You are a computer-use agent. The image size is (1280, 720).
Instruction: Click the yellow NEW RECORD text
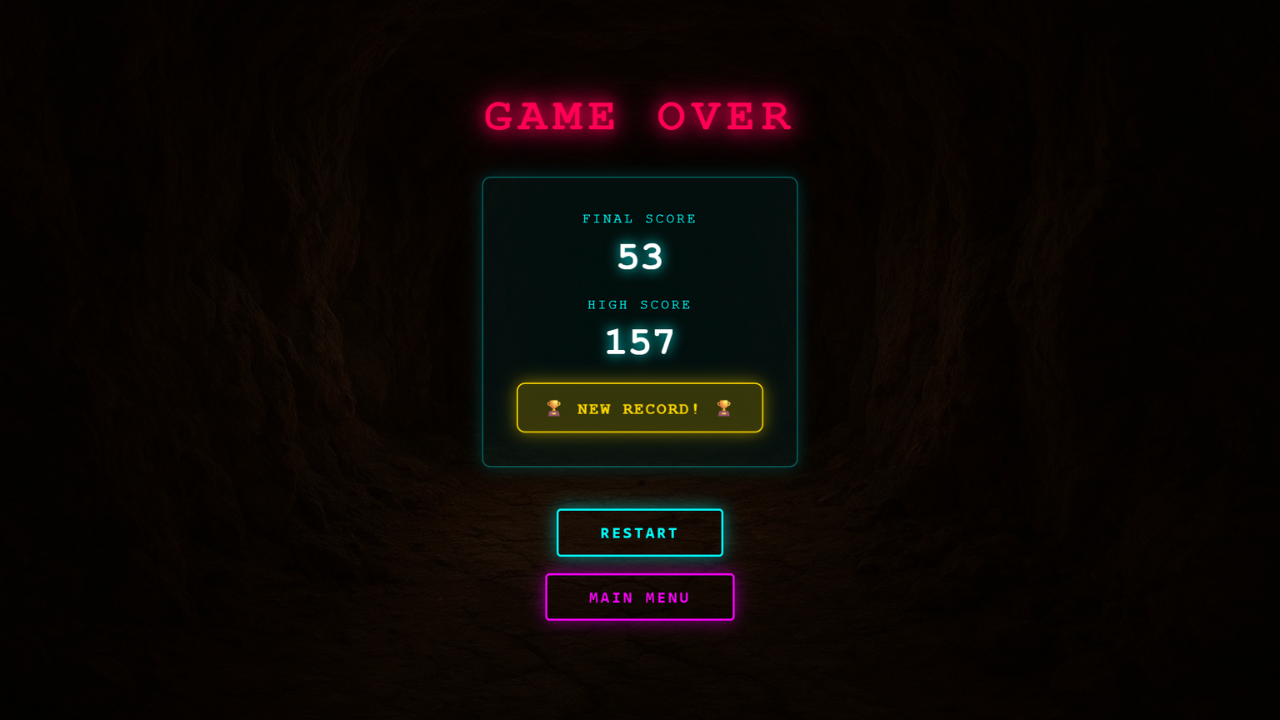(640, 408)
